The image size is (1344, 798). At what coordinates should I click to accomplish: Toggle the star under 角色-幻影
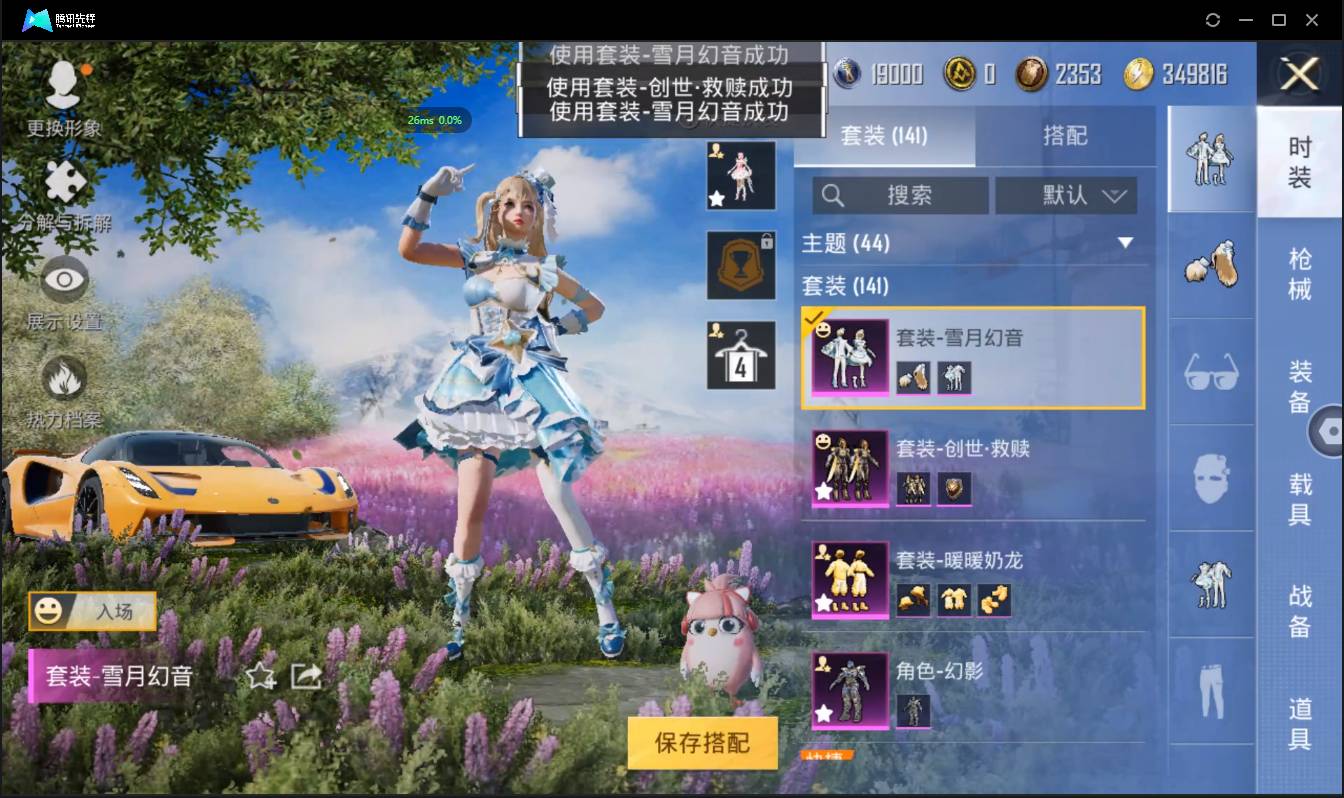pyautogui.click(x=822, y=712)
